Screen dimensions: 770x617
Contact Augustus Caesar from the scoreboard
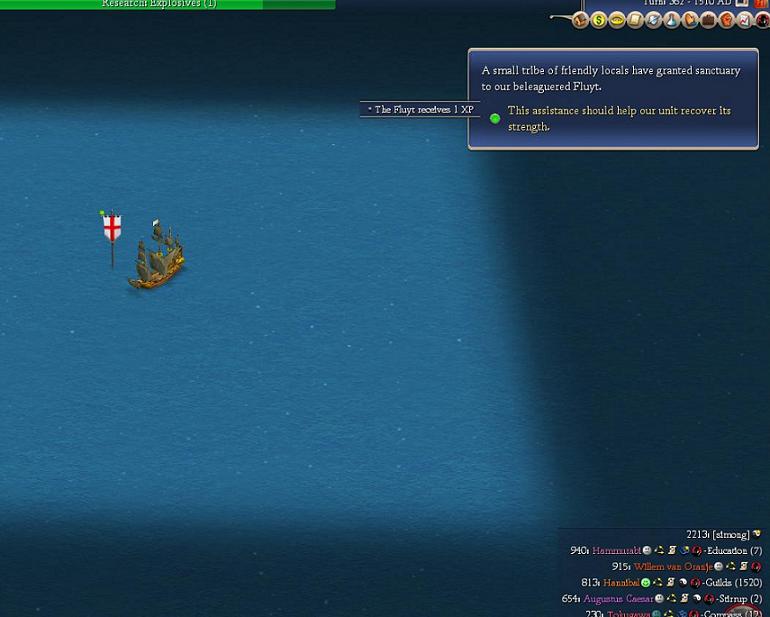(x=617, y=599)
